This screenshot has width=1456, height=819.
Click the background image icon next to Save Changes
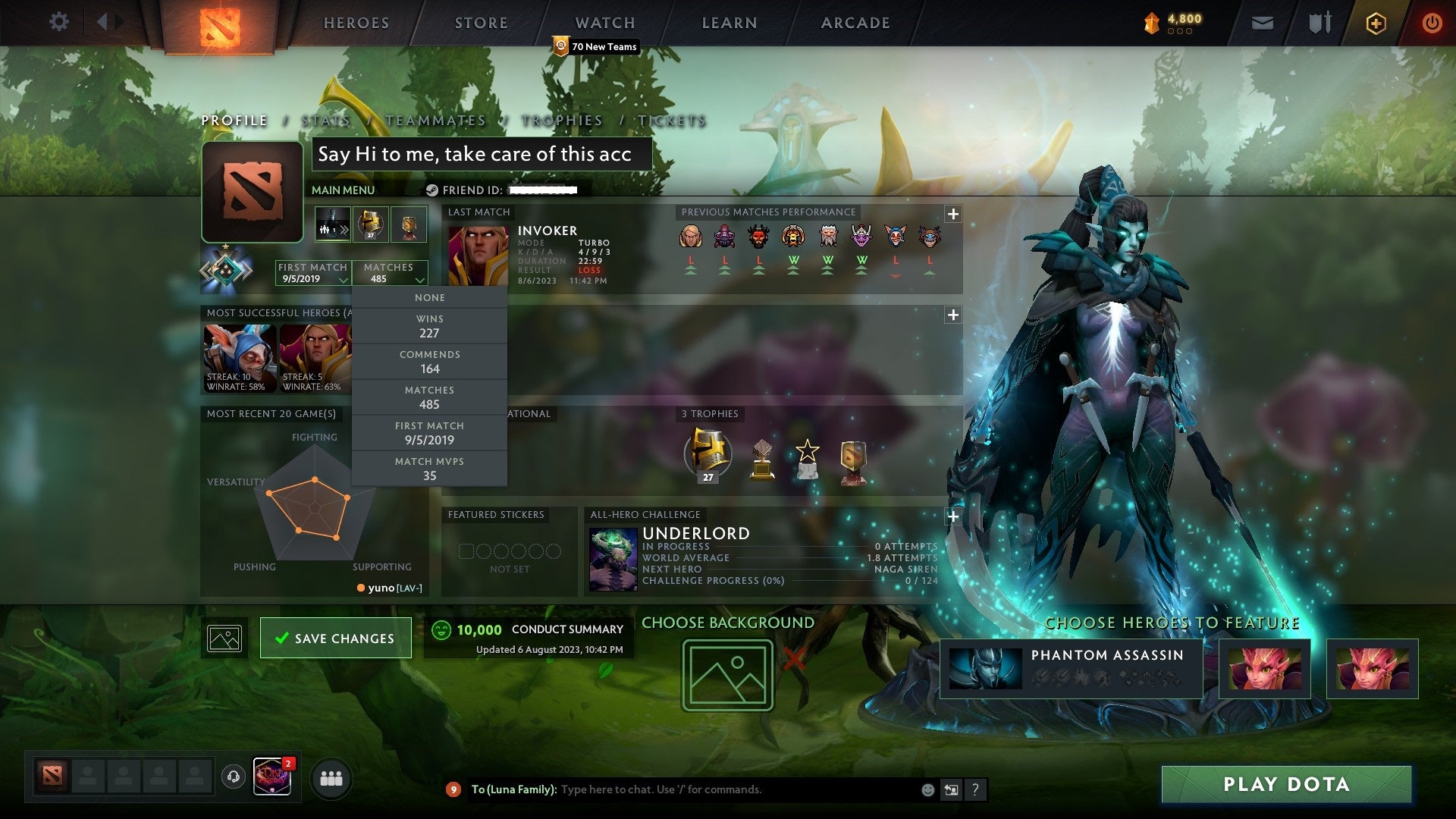[x=225, y=638]
